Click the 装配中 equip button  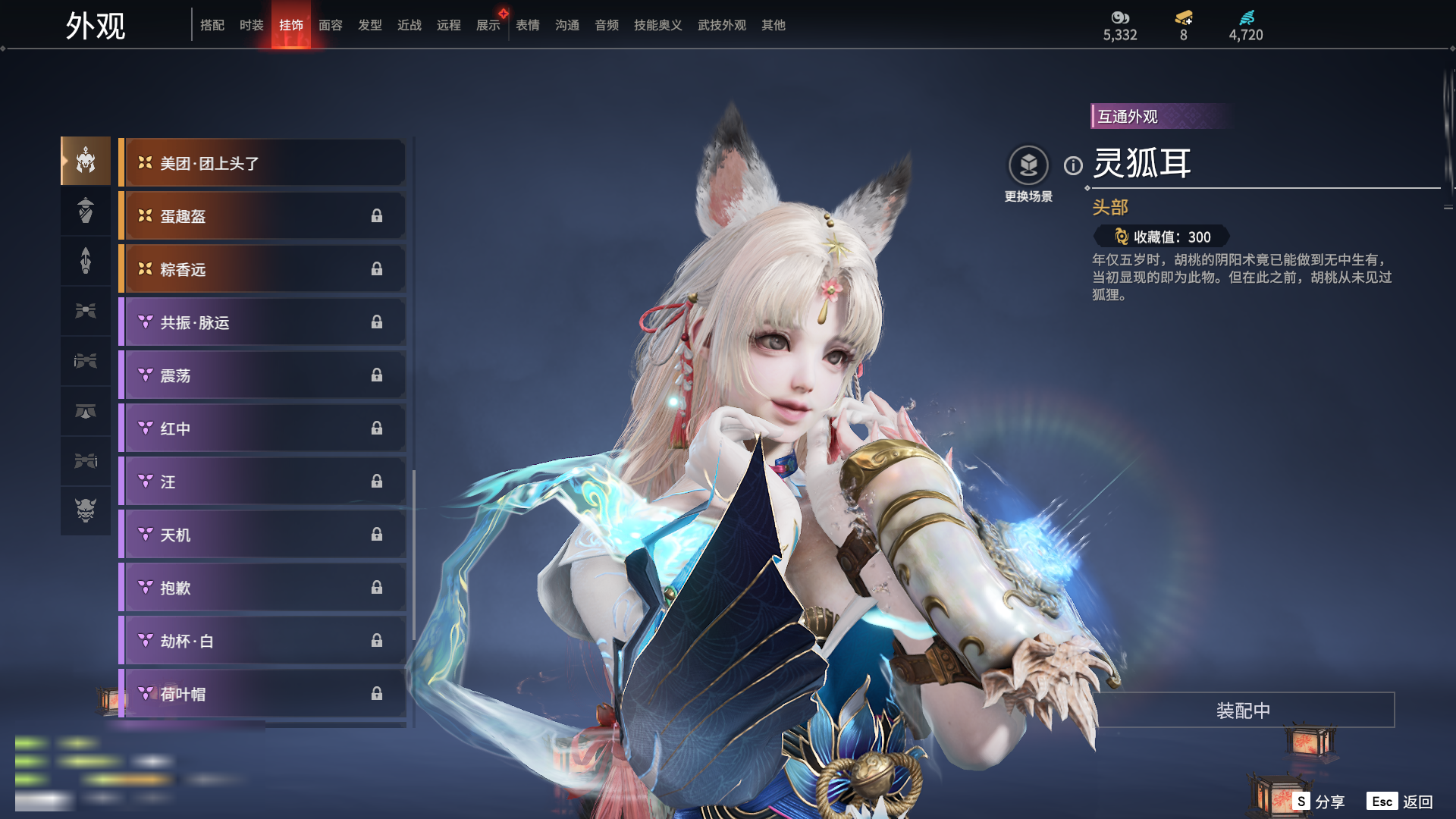(x=1243, y=711)
